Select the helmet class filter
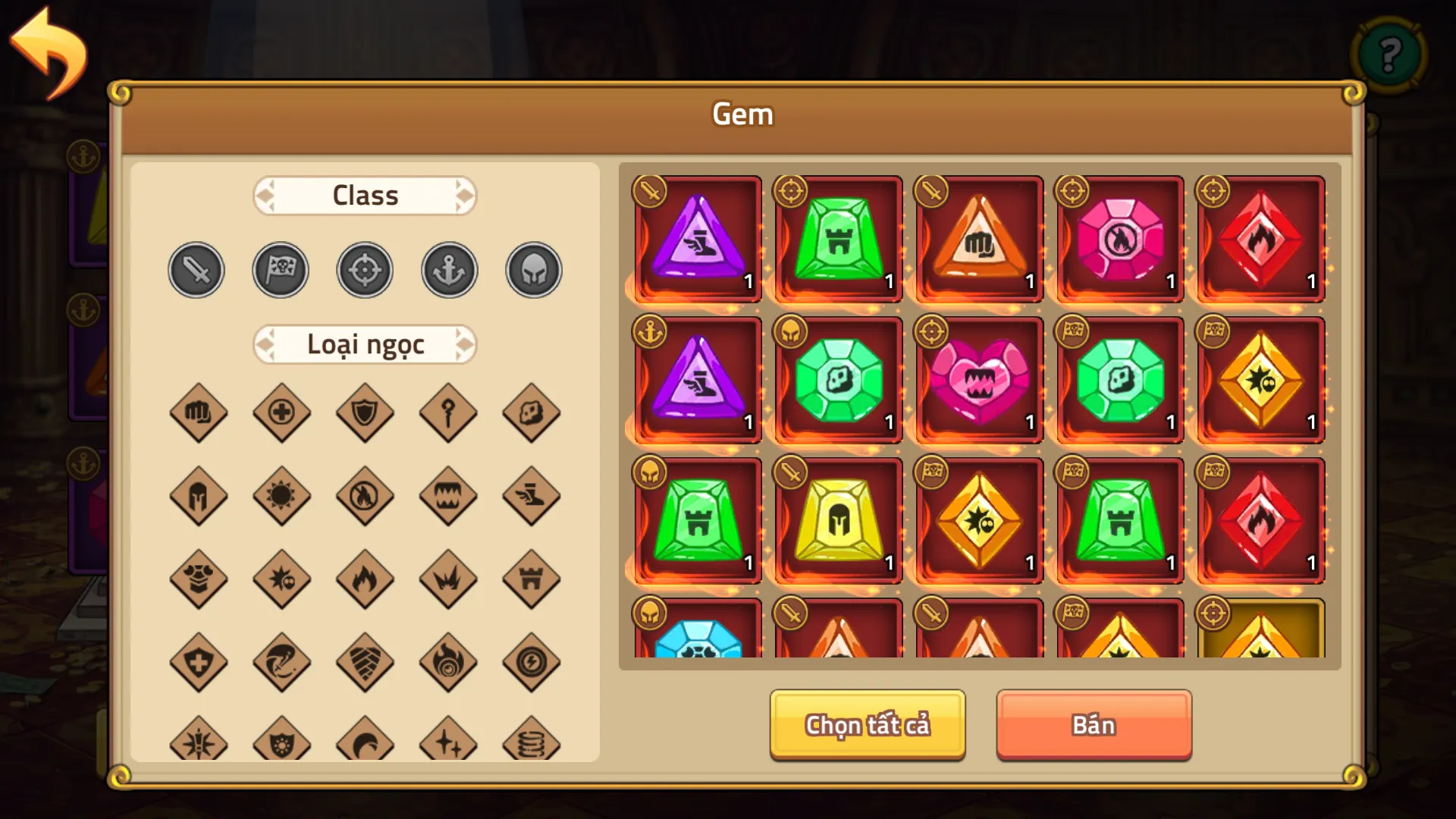1456x819 pixels. (533, 269)
